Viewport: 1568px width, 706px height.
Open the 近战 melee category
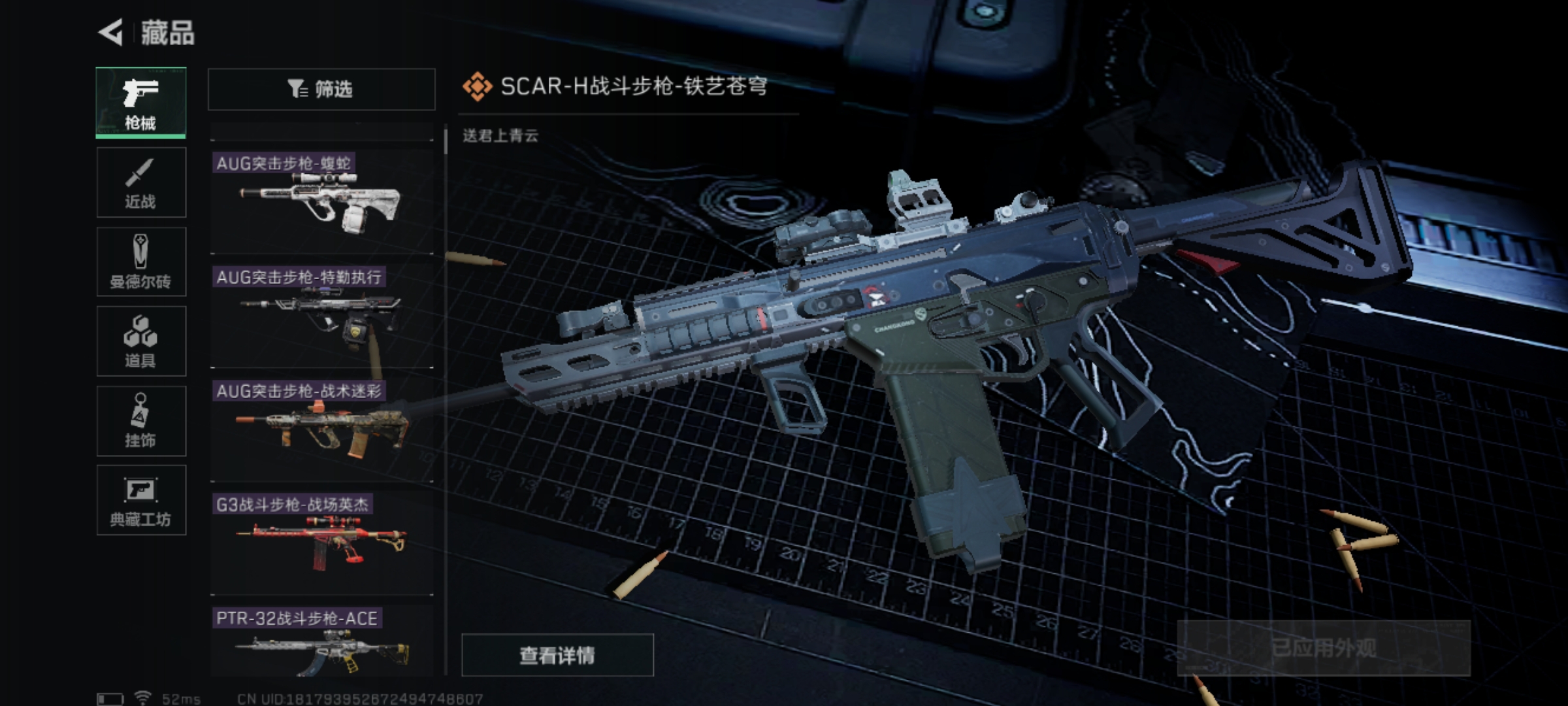point(141,182)
